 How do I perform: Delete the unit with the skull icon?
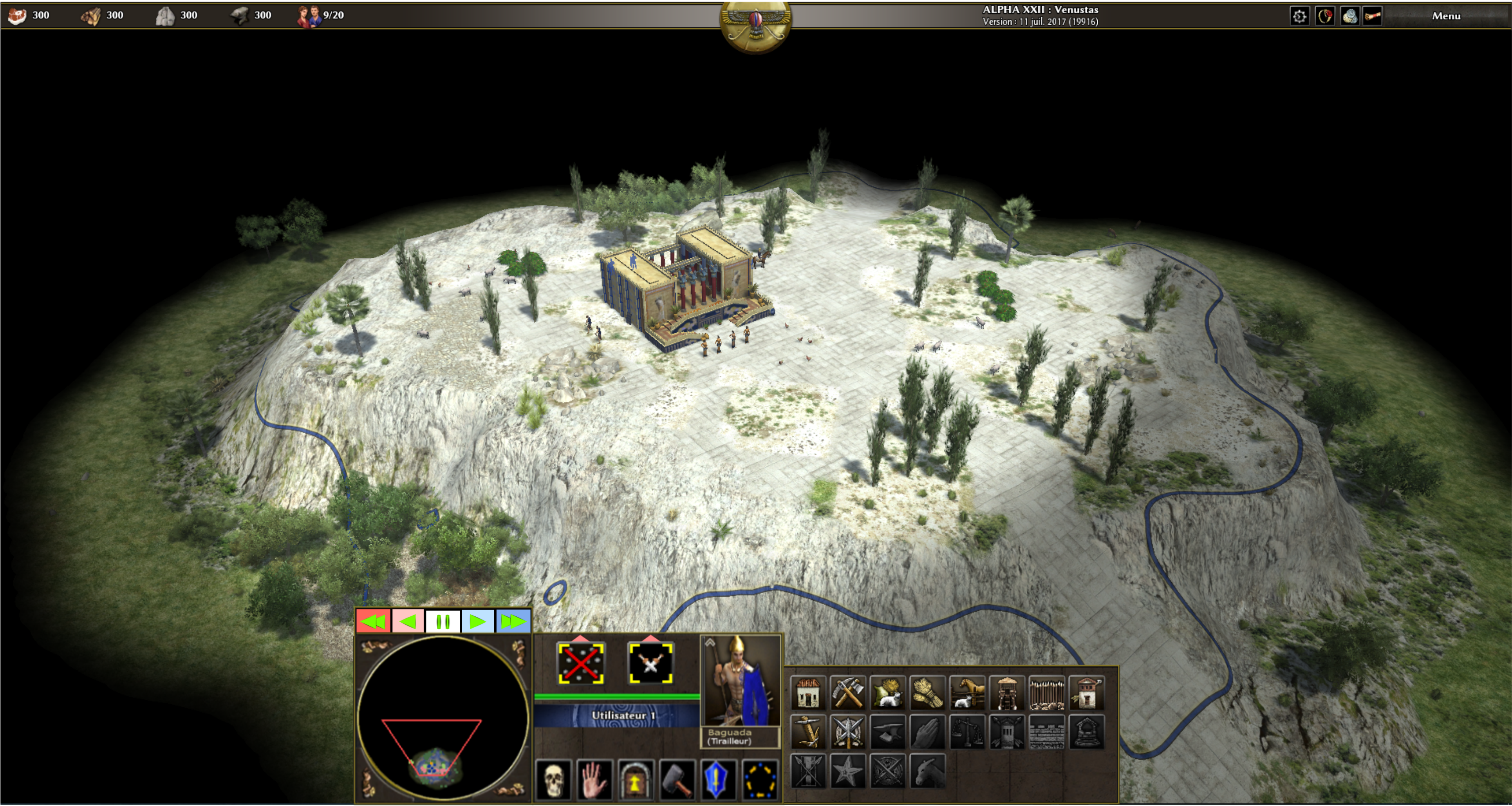pyautogui.click(x=553, y=780)
